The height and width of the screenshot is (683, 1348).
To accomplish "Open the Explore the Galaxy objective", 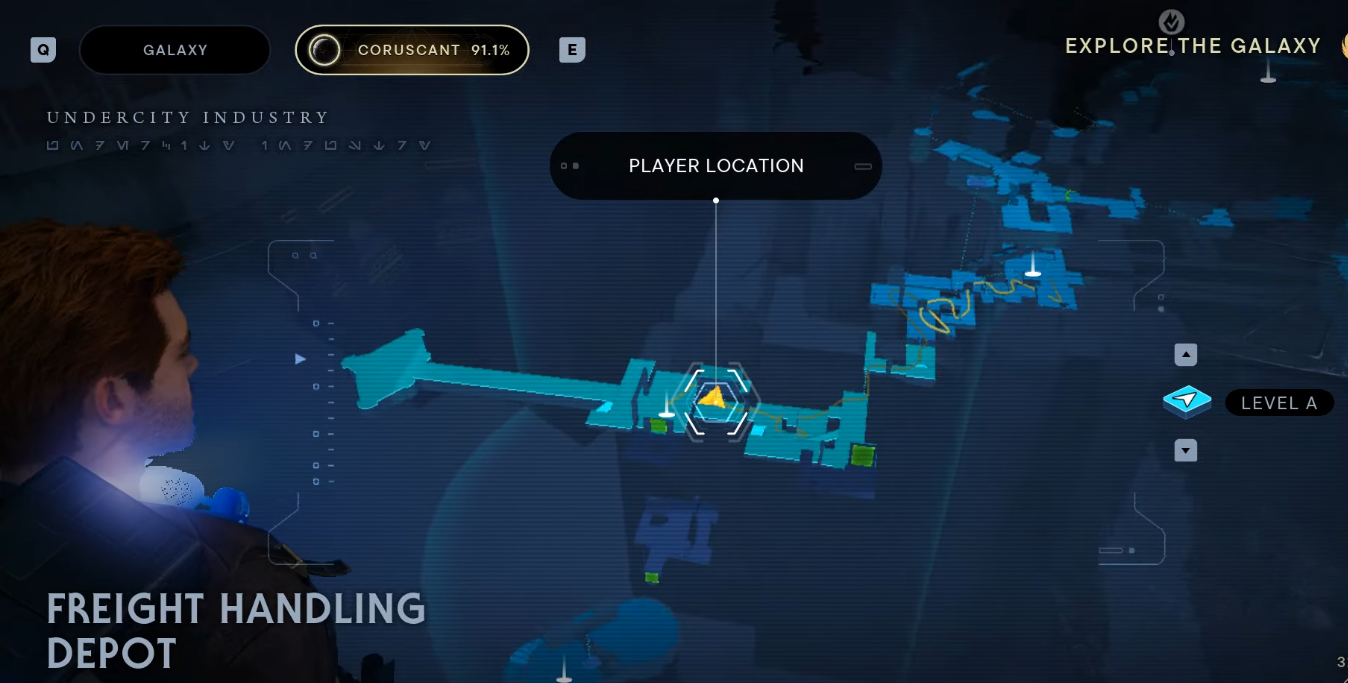I will pyautogui.click(x=1192, y=46).
